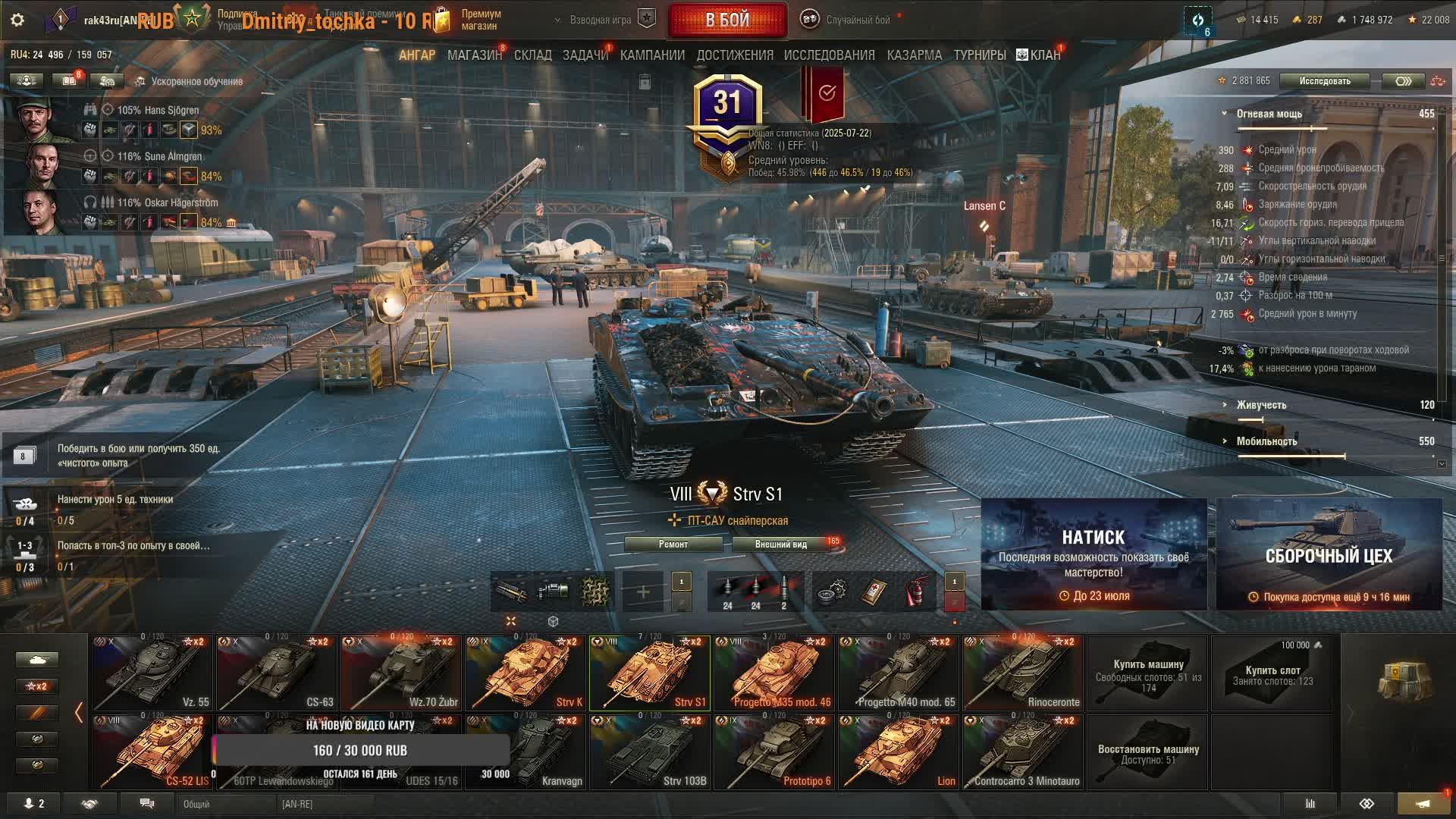Go to the ЗАДАЧИ tab
This screenshot has width=1456, height=819.
pyautogui.click(x=585, y=55)
